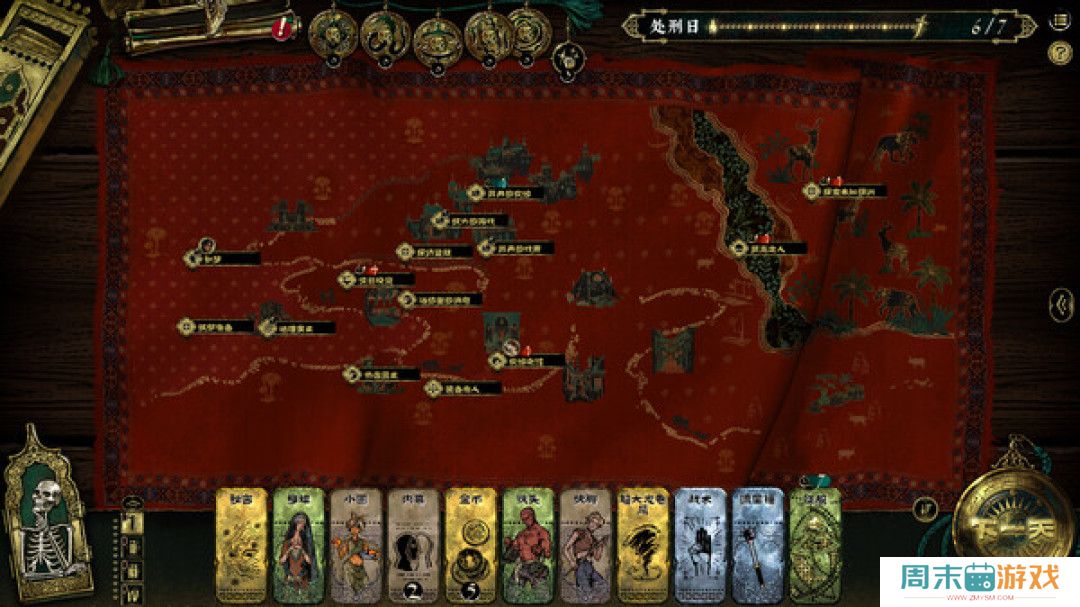1080x607 pixels.
Task: Choose the blond man card
Action: click(x=586, y=547)
